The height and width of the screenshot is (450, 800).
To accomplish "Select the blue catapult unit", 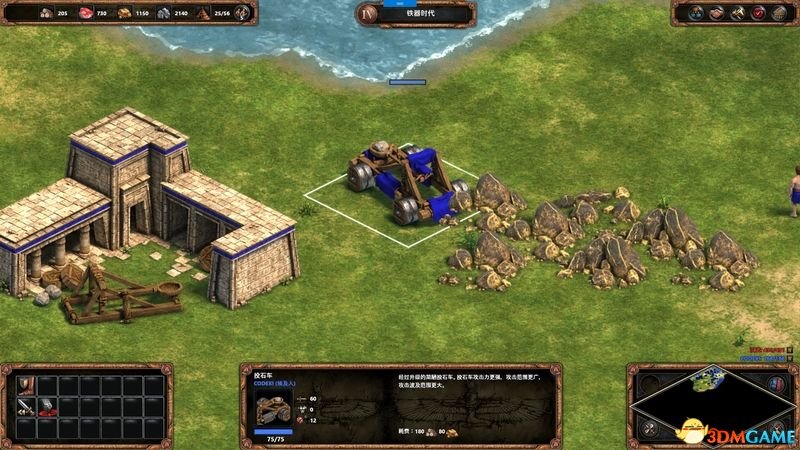I will (404, 183).
